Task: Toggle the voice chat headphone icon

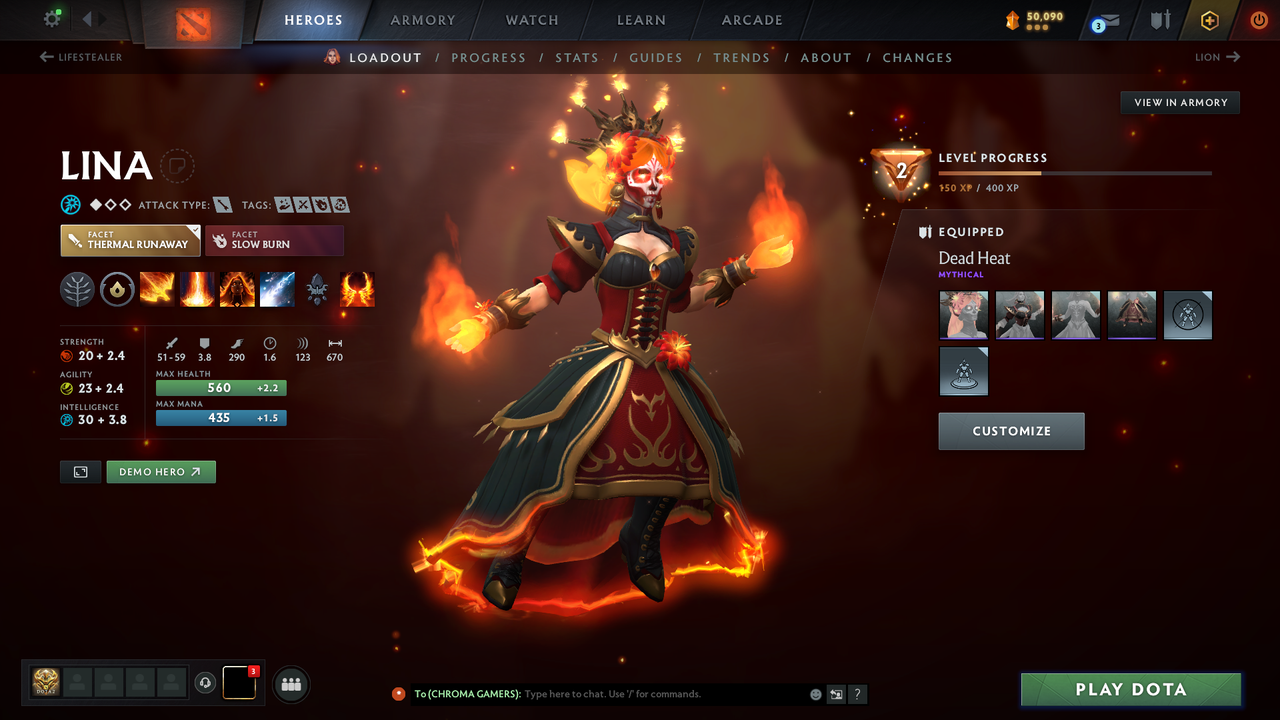Action: pos(207,683)
